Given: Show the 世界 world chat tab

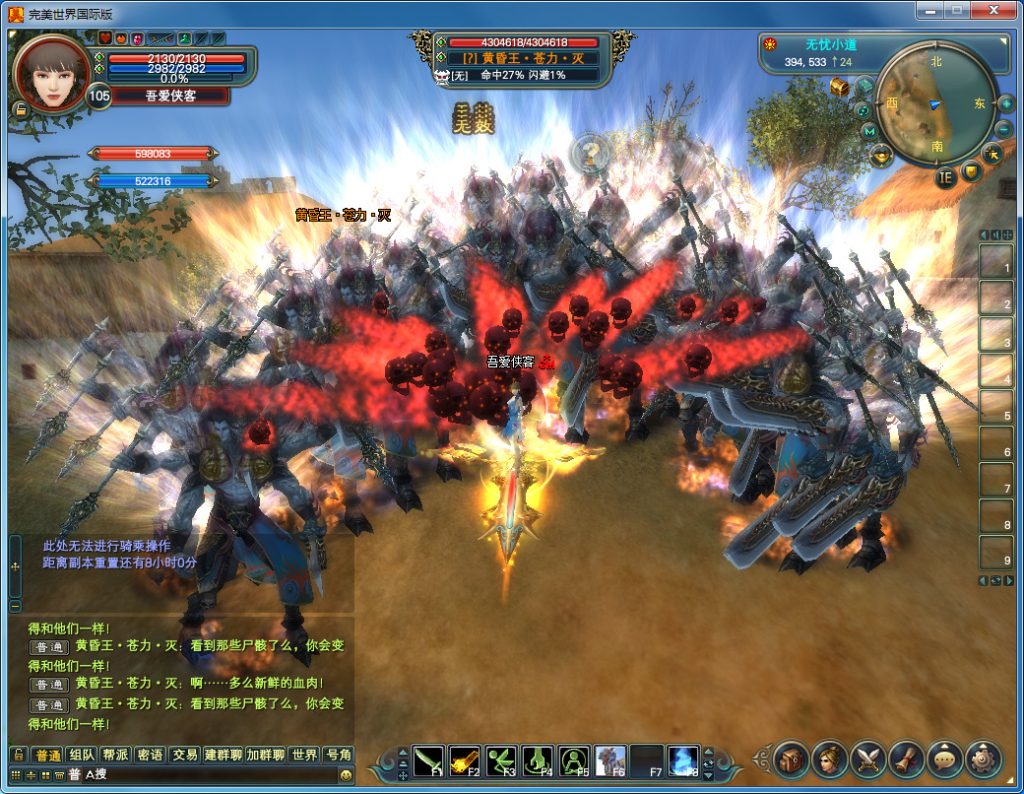Looking at the screenshot, I should (x=304, y=755).
